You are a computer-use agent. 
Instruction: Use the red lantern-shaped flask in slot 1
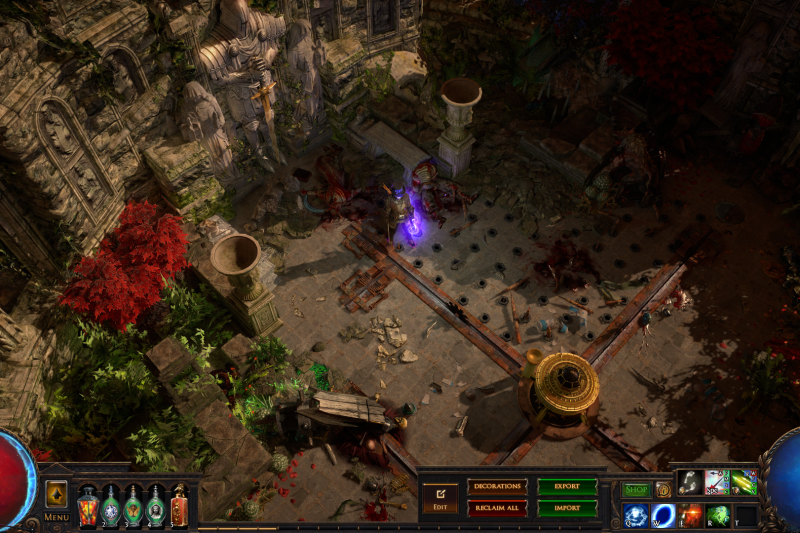tap(88, 505)
